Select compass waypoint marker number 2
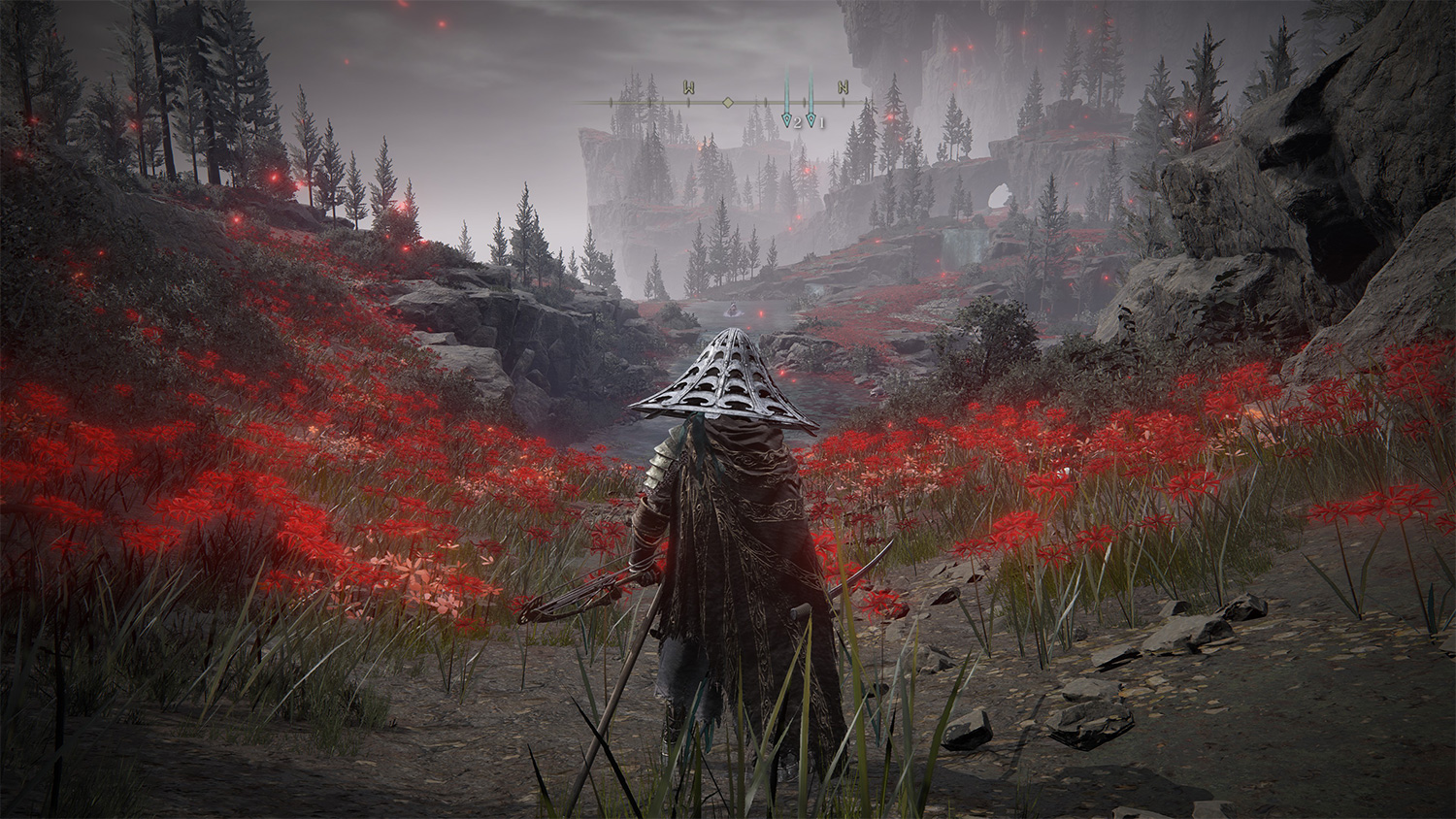 tap(787, 119)
